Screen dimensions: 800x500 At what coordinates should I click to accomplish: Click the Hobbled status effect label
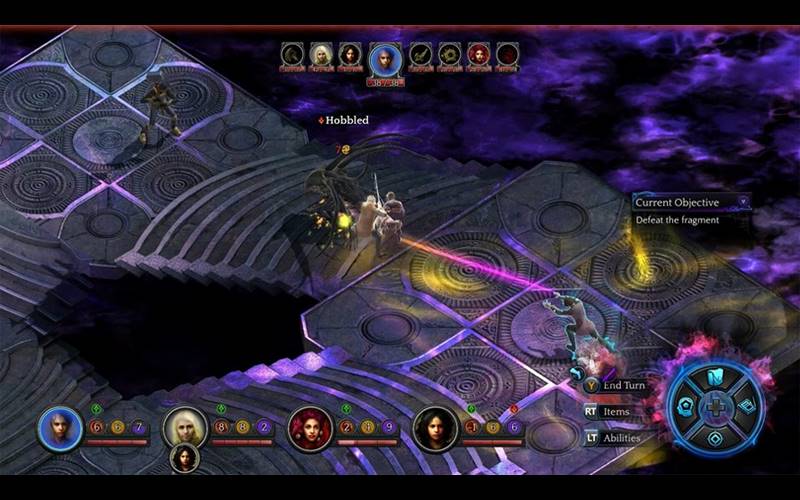[x=346, y=120]
